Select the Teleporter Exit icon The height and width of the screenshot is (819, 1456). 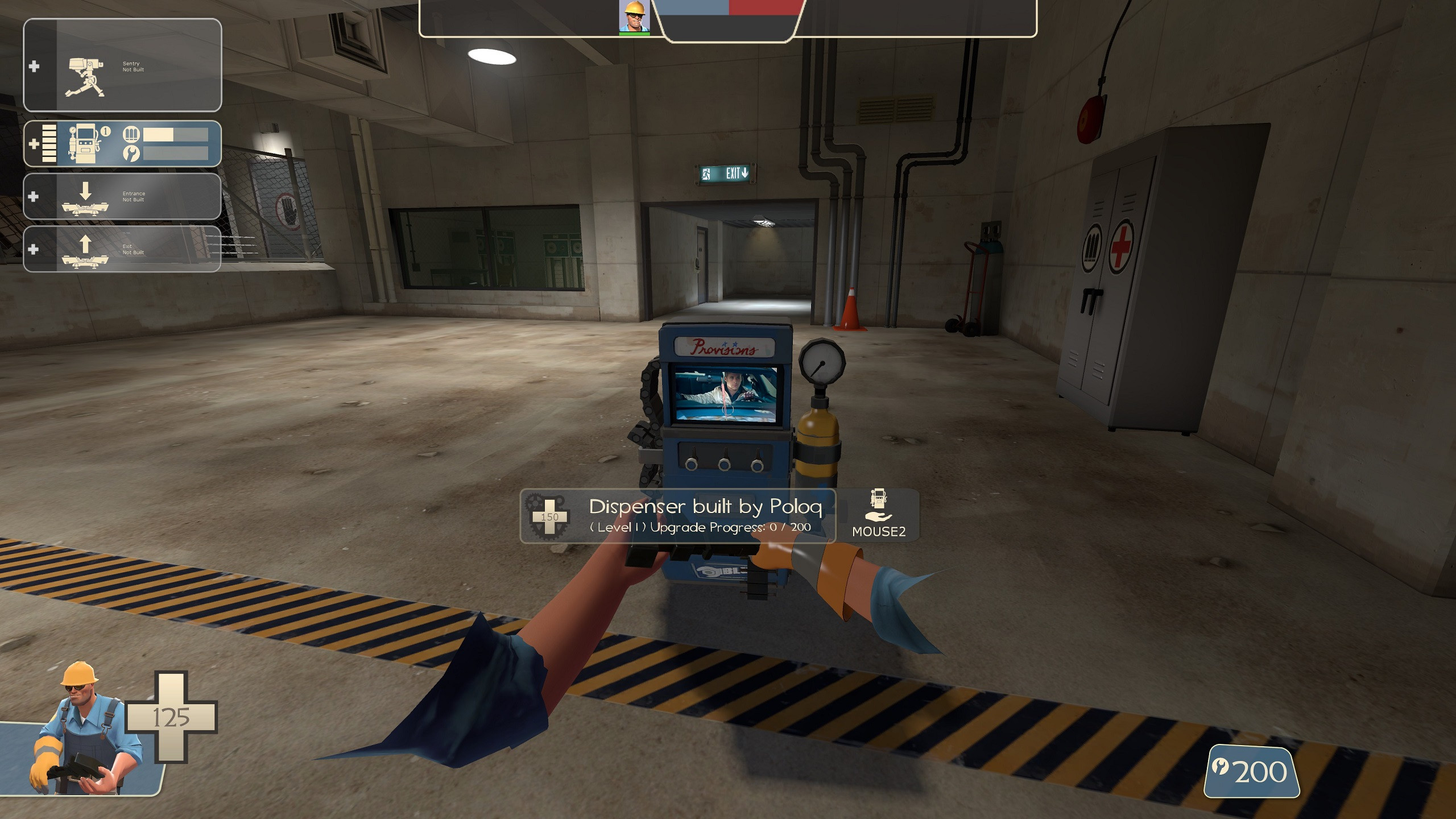click(84, 252)
